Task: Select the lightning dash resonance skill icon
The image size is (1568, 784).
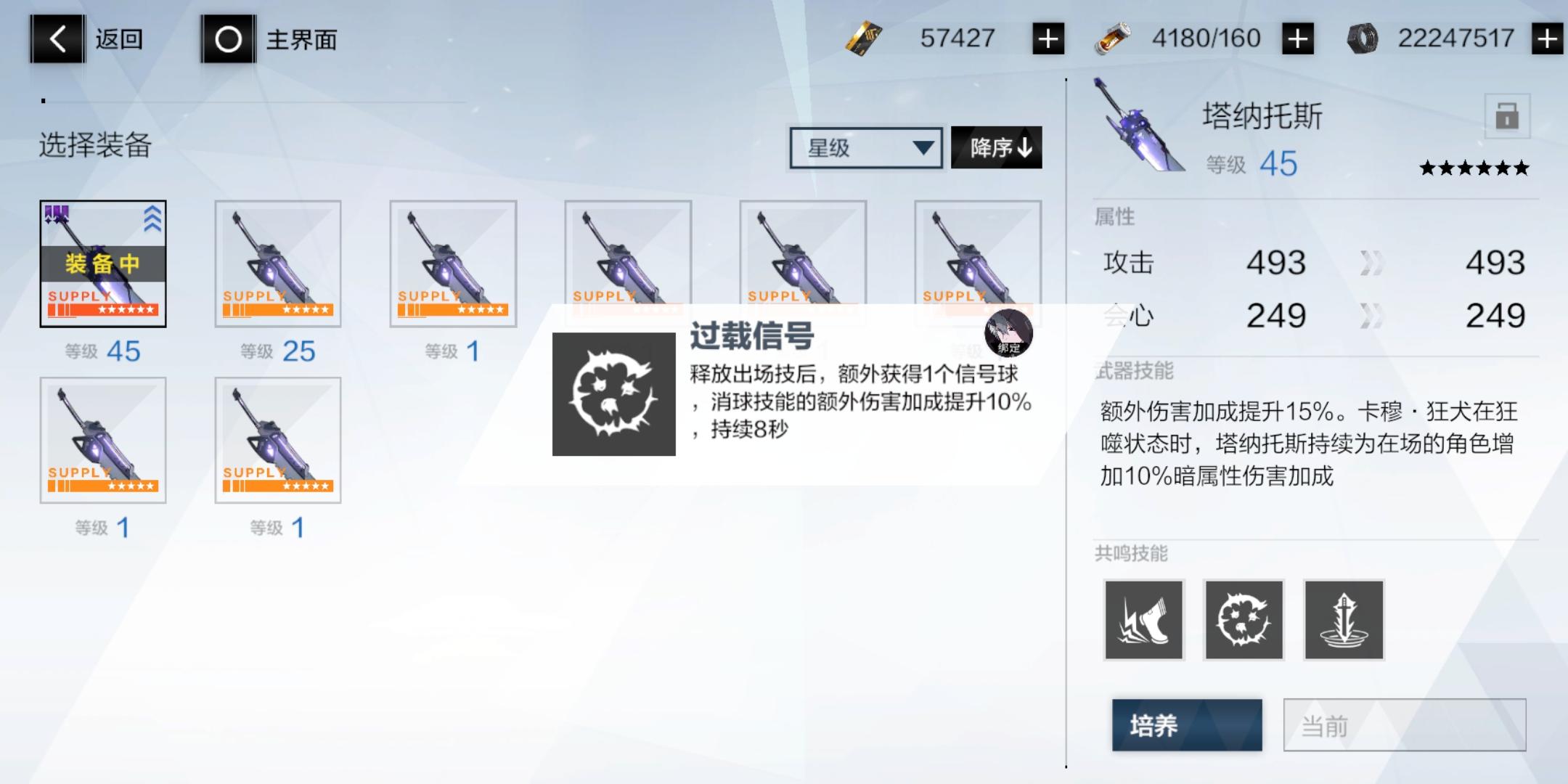Action: pos(1143,621)
